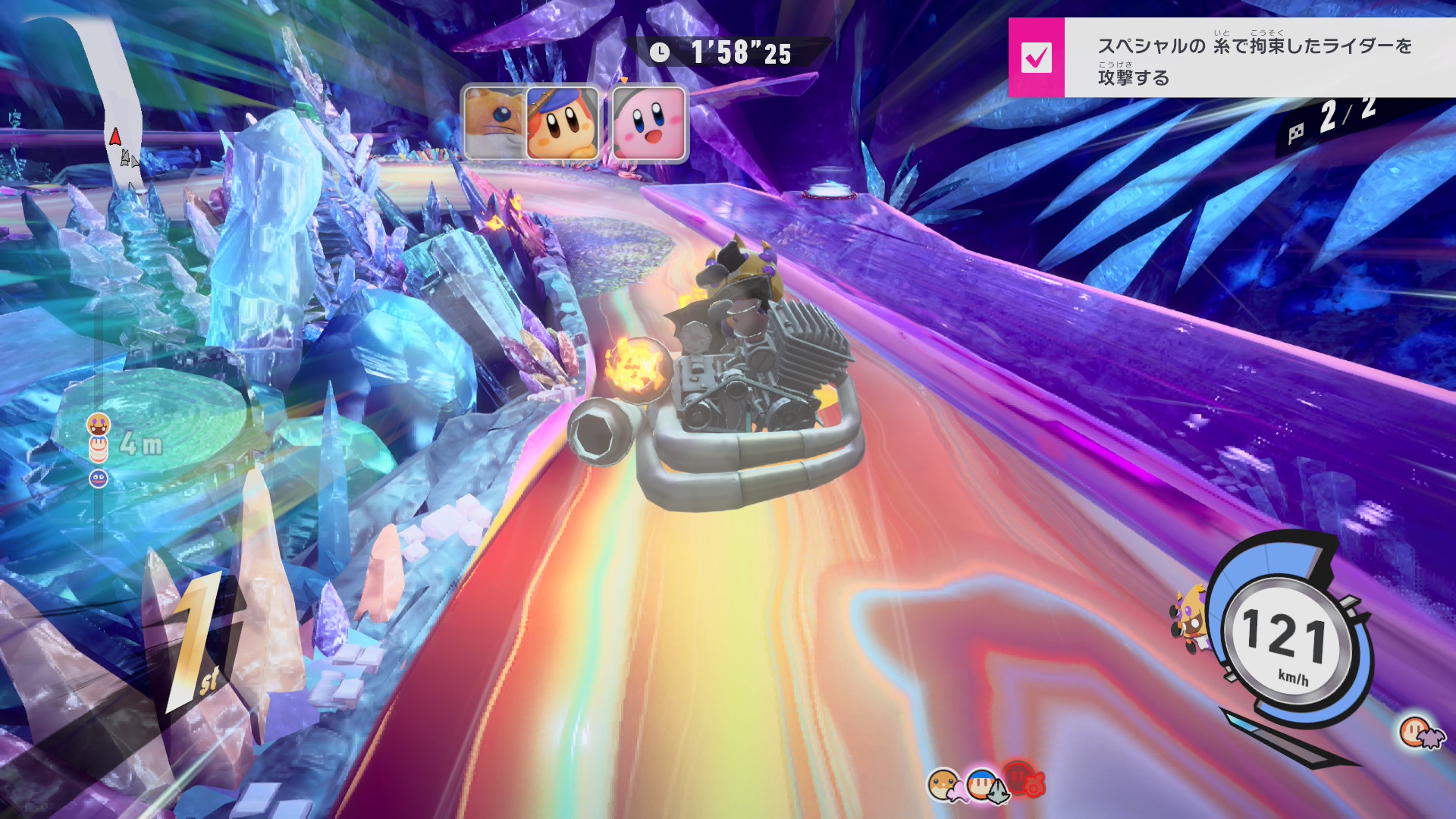
Task: Select the Kirby portrait
Action: tap(649, 124)
